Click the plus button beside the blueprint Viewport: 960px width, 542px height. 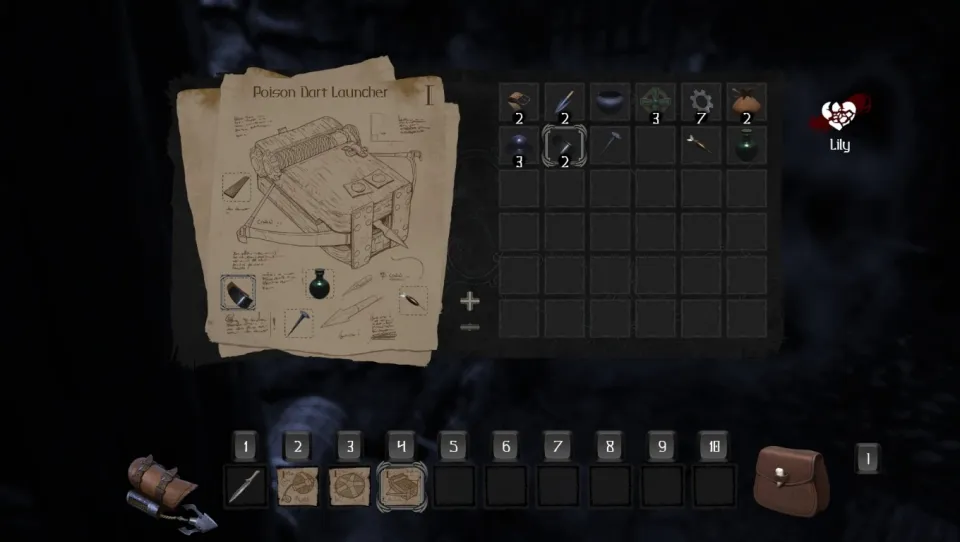tap(470, 300)
